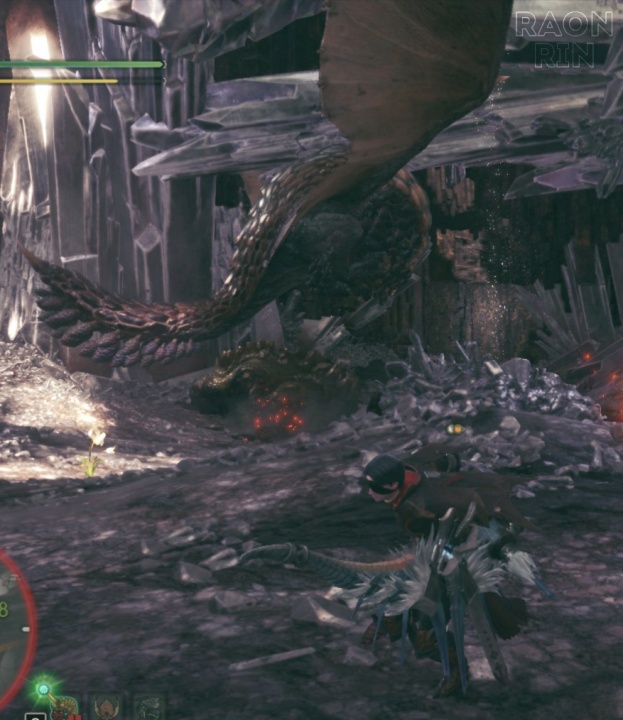Select the brown horned monster icon
The width and height of the screenshot is (623, 720).
coord(106,707)
